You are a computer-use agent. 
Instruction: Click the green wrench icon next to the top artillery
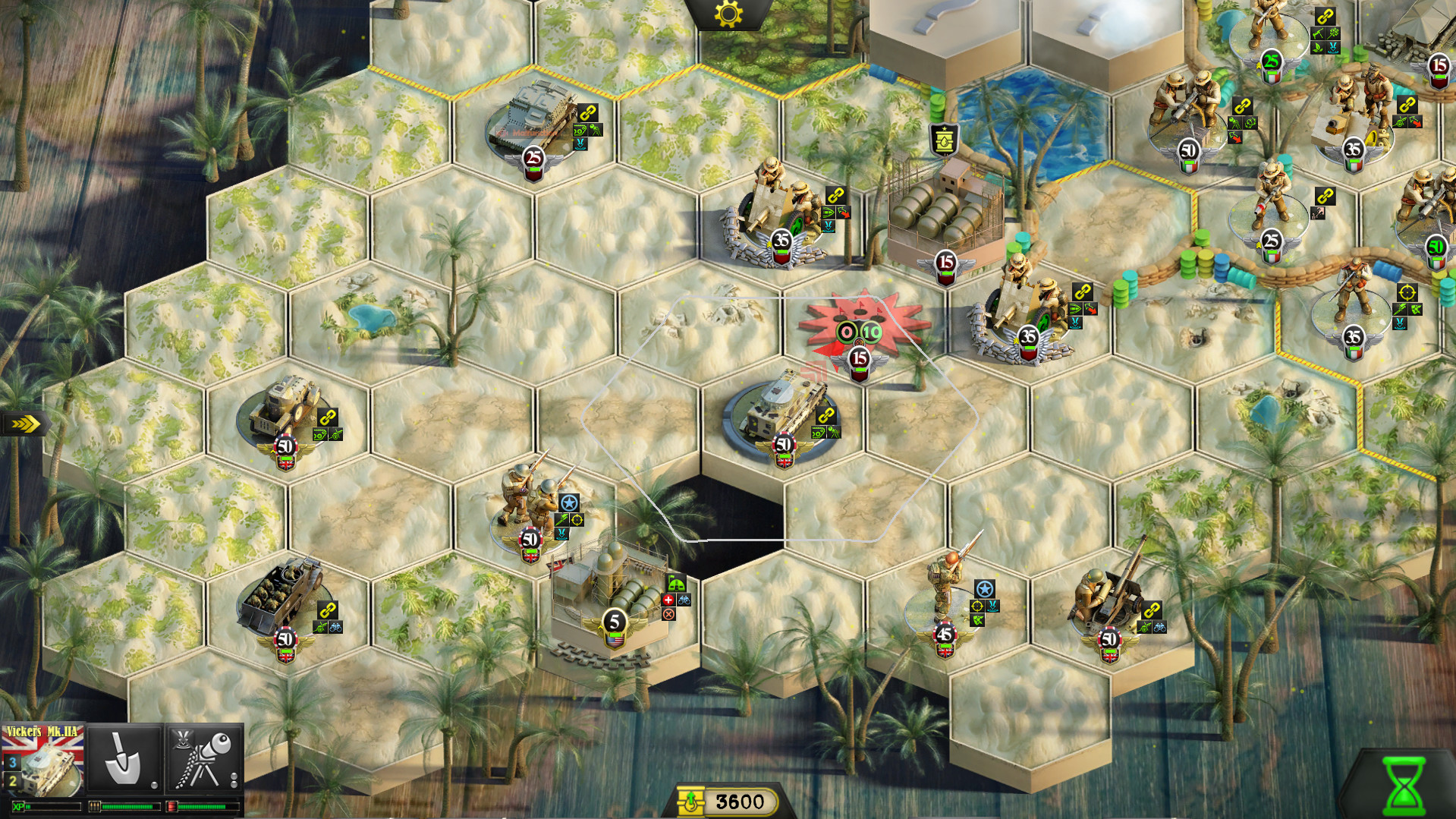[x=829, y=214]
